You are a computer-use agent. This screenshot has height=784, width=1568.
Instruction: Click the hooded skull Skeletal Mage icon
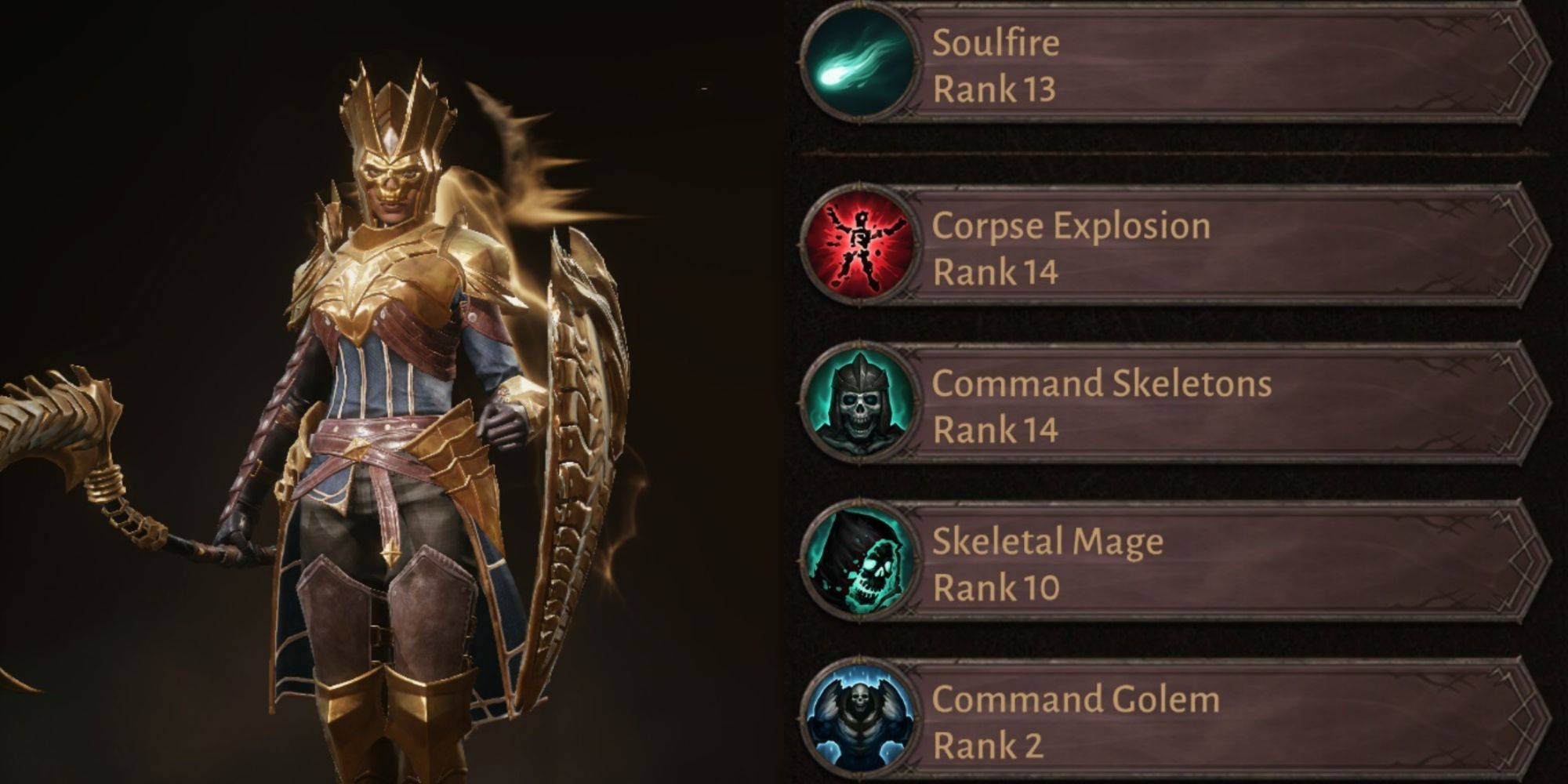pos(859,562)
